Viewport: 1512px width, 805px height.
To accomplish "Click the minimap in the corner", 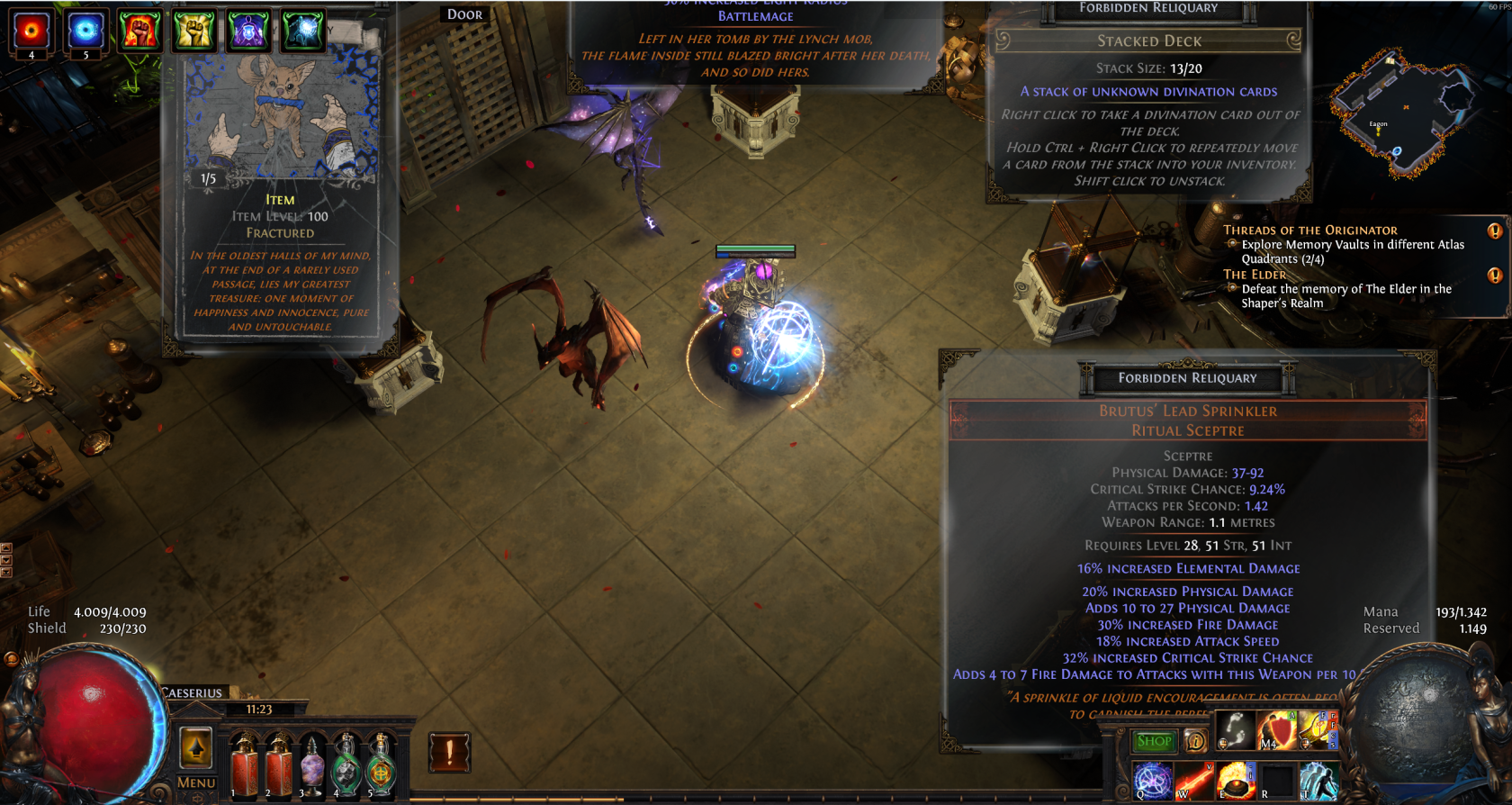I will tap(1404, 113).
